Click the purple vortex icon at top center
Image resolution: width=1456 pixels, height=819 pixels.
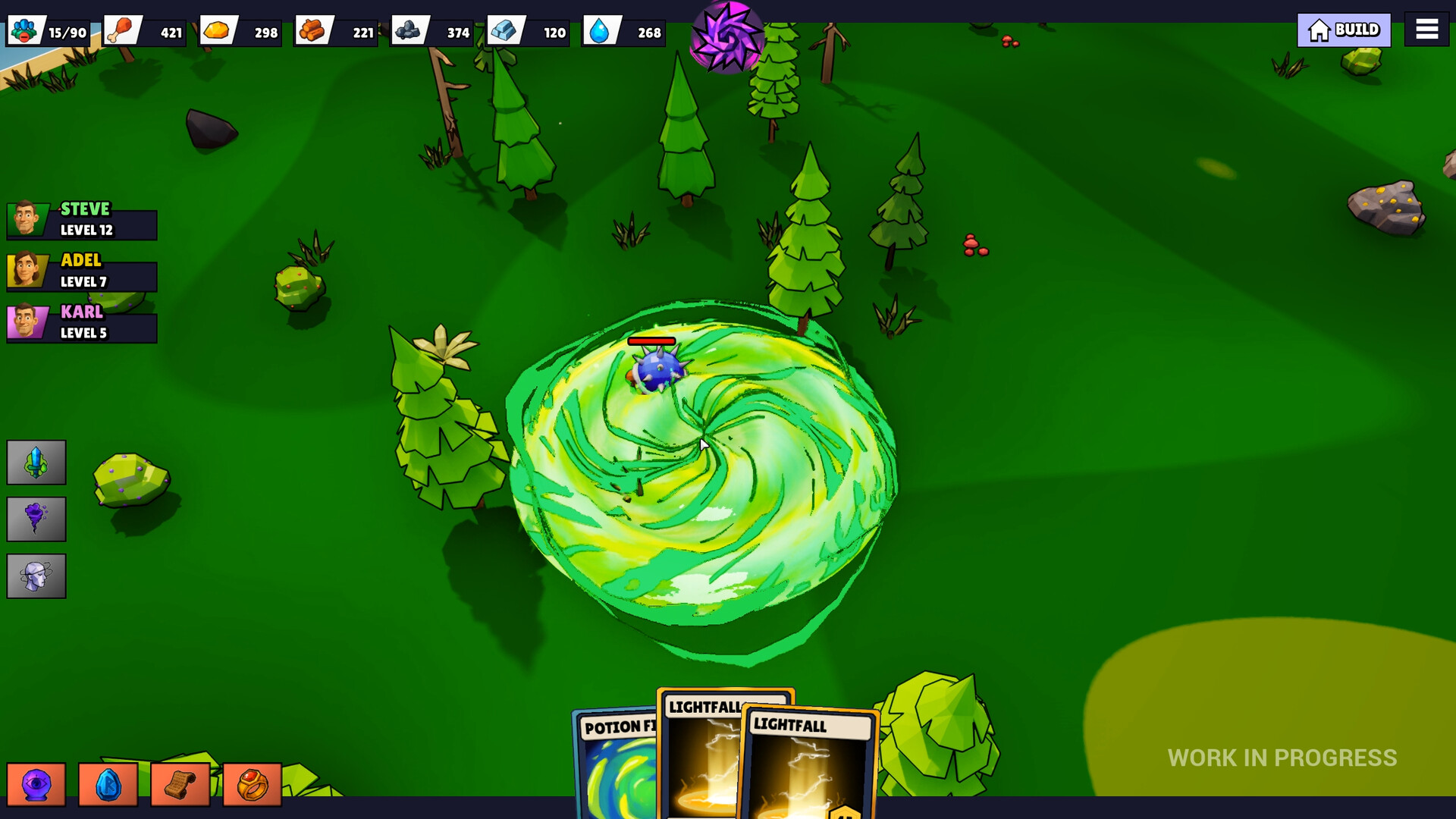click(726, 35)
